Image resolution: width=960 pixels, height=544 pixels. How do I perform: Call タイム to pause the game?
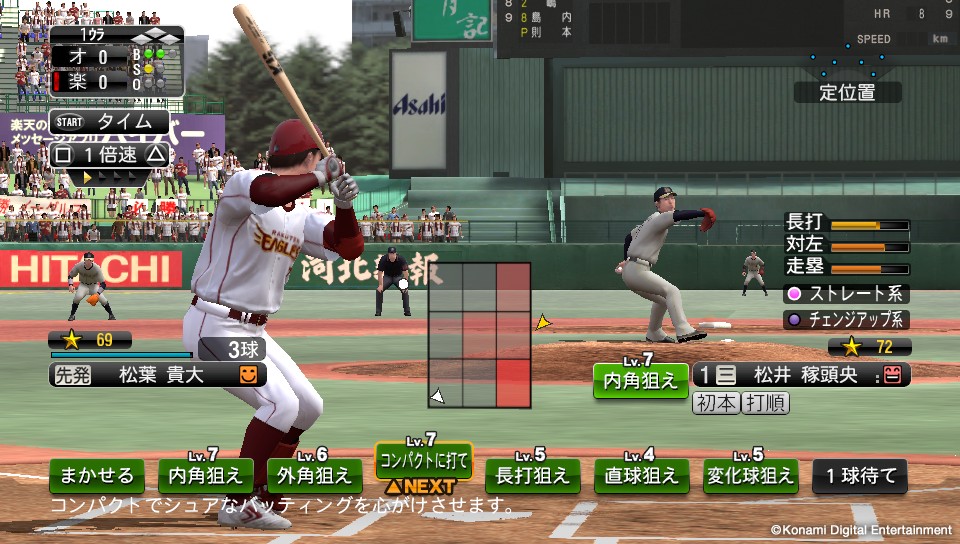[x=116, y=122]
